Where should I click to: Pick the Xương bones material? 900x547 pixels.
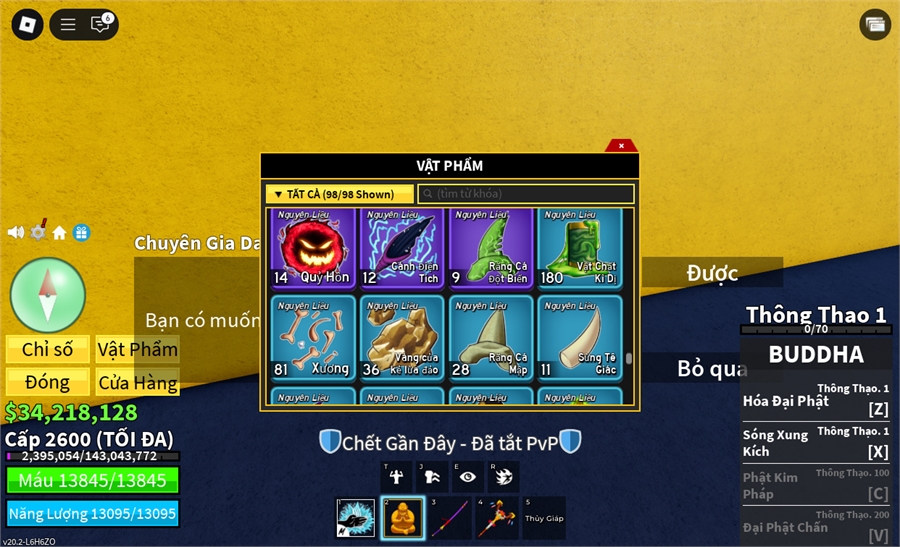312,338
